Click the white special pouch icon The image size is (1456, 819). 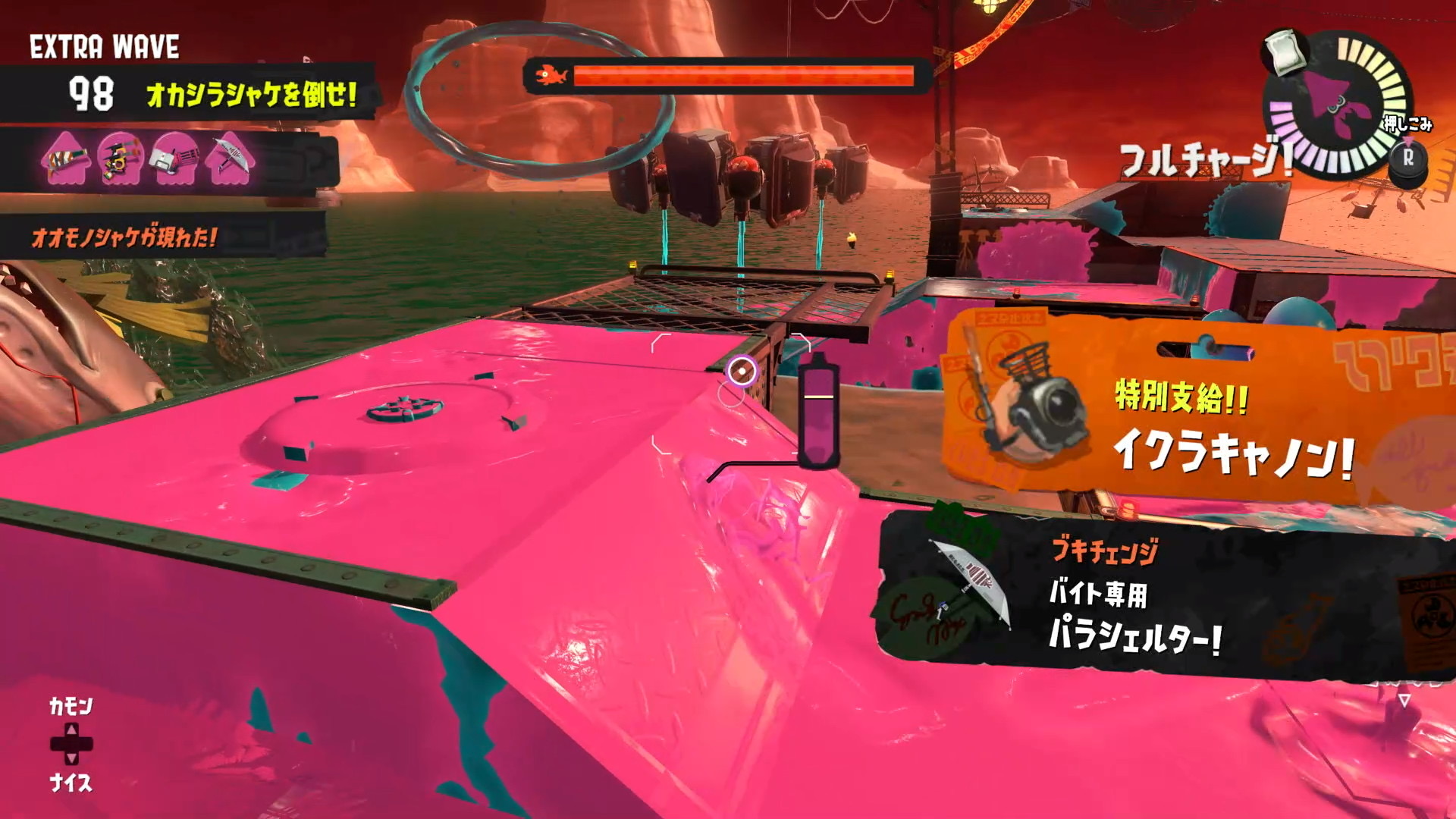point(1287,52)
